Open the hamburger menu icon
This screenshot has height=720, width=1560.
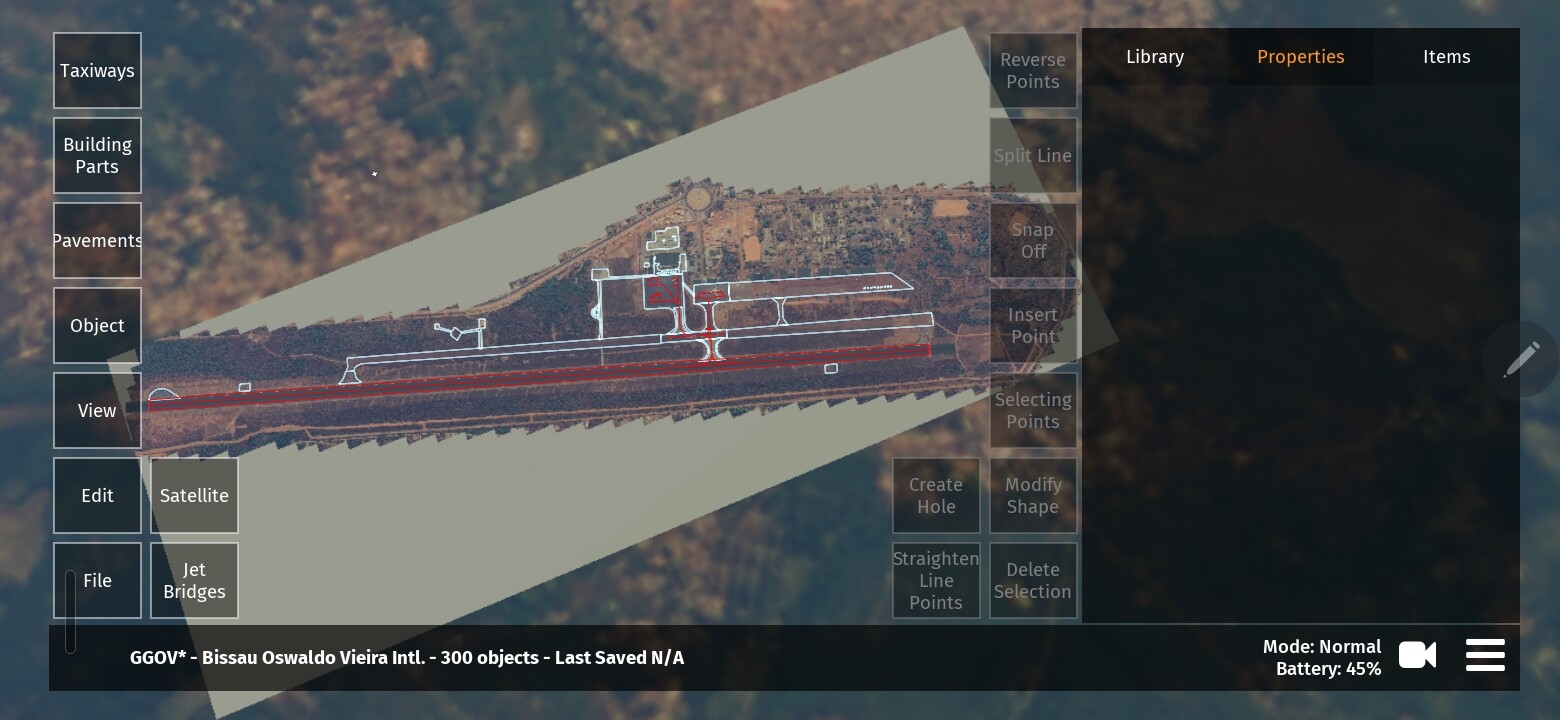[x=1485, y=656]
